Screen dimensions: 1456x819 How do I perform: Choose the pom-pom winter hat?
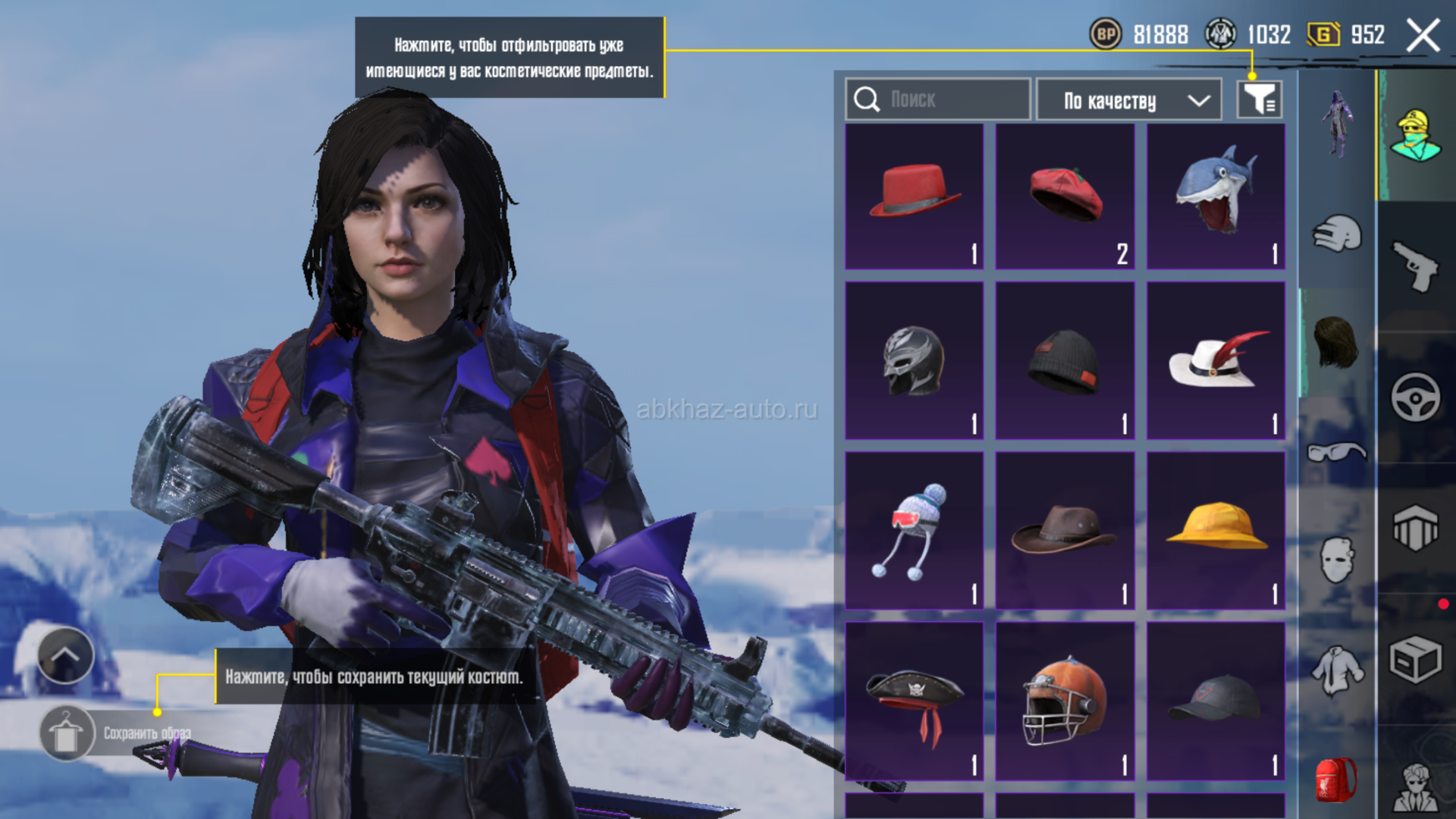[914, 531]
